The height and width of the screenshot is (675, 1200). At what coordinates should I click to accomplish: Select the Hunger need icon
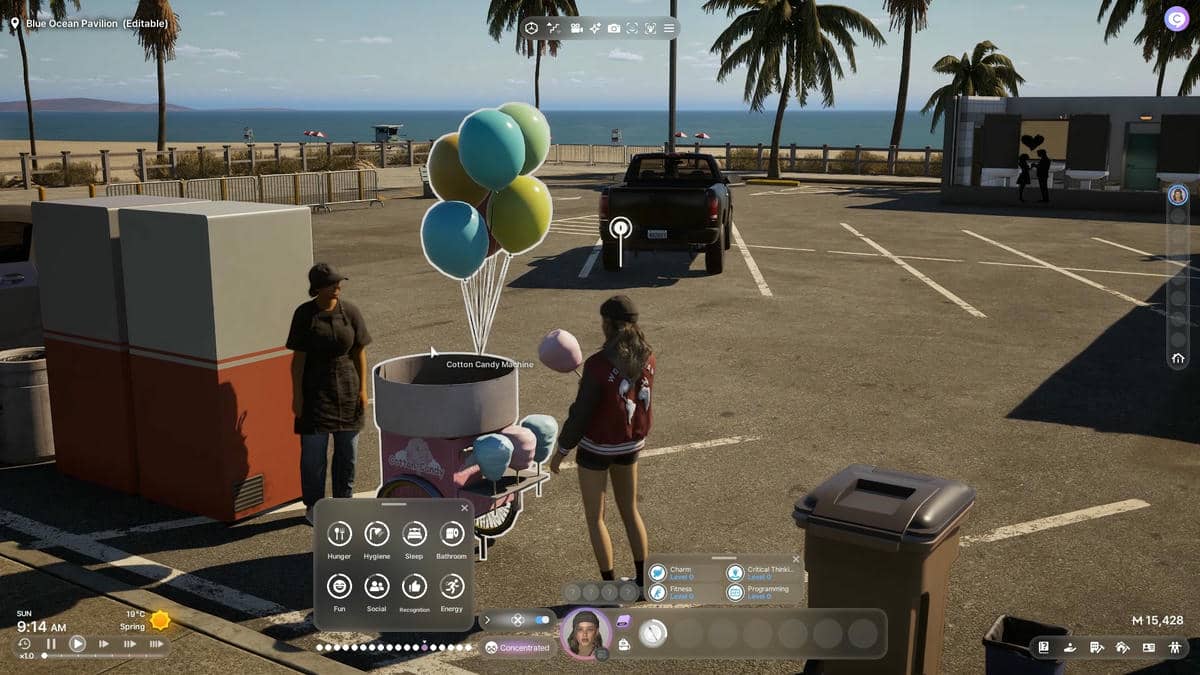click(339, 534)
